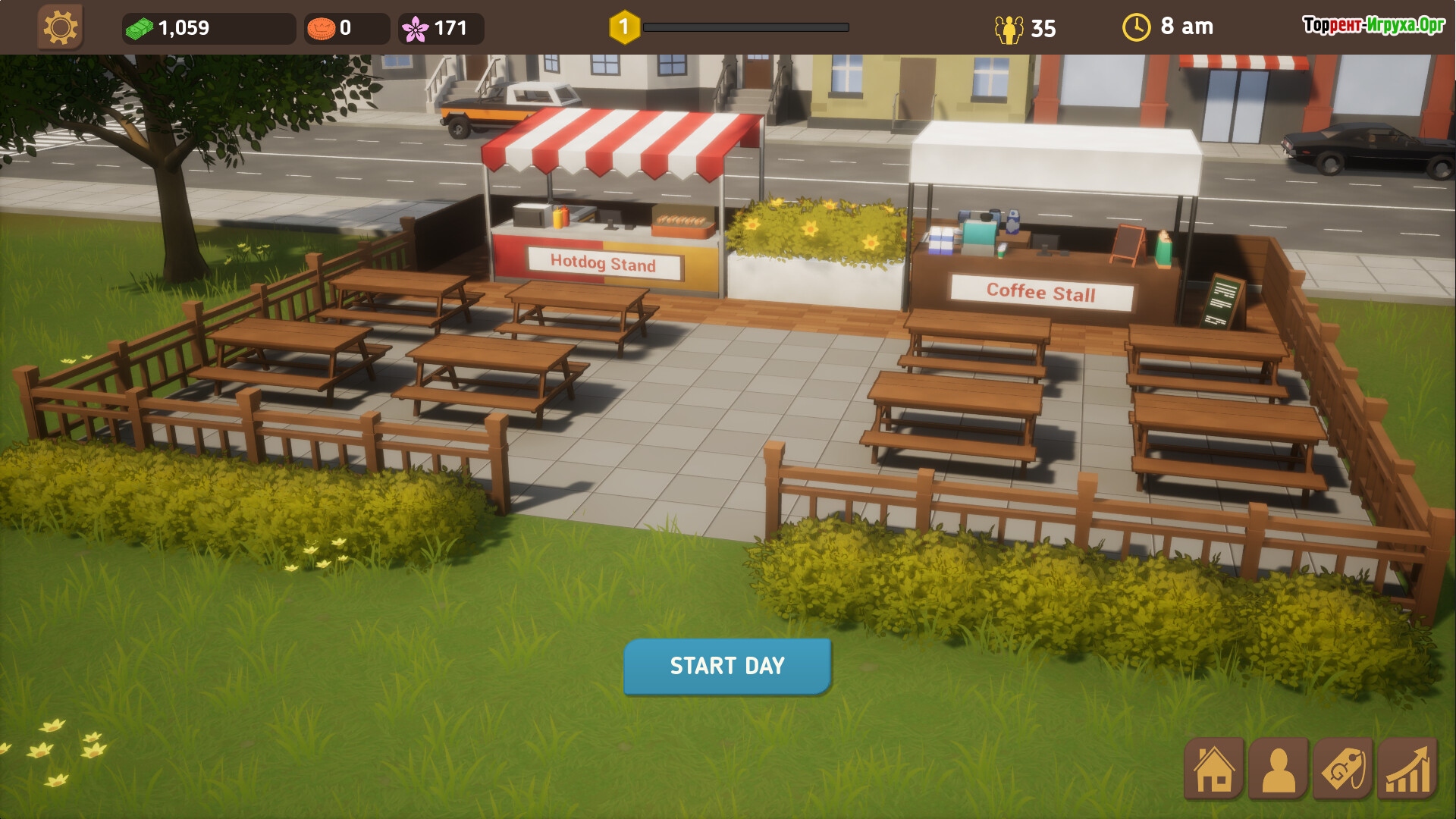Image resolution: width=1456 pixels, height=819 pixels.
Task: Open the house build menu
Action: [1214, 769]
